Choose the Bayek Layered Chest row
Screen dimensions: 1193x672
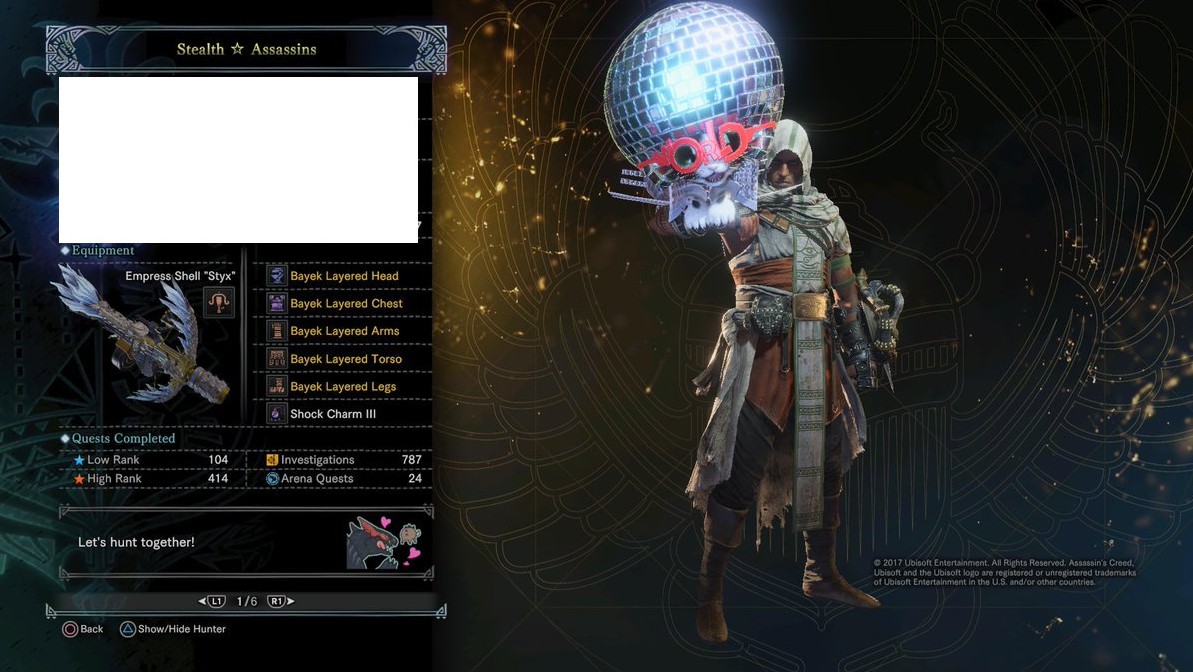coord(346,303)
